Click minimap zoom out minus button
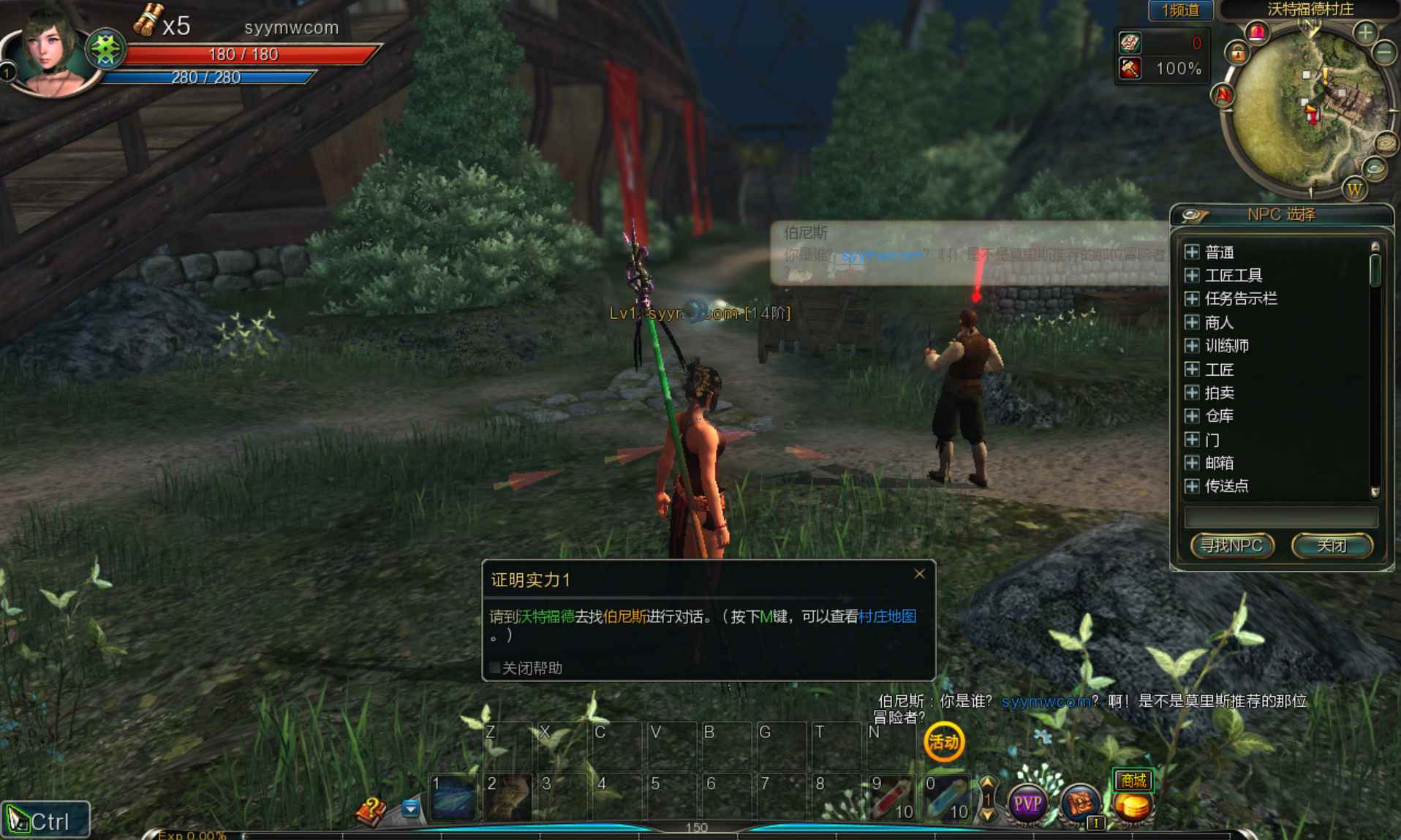This screenshot has width=1401, height=840. 1383,53
